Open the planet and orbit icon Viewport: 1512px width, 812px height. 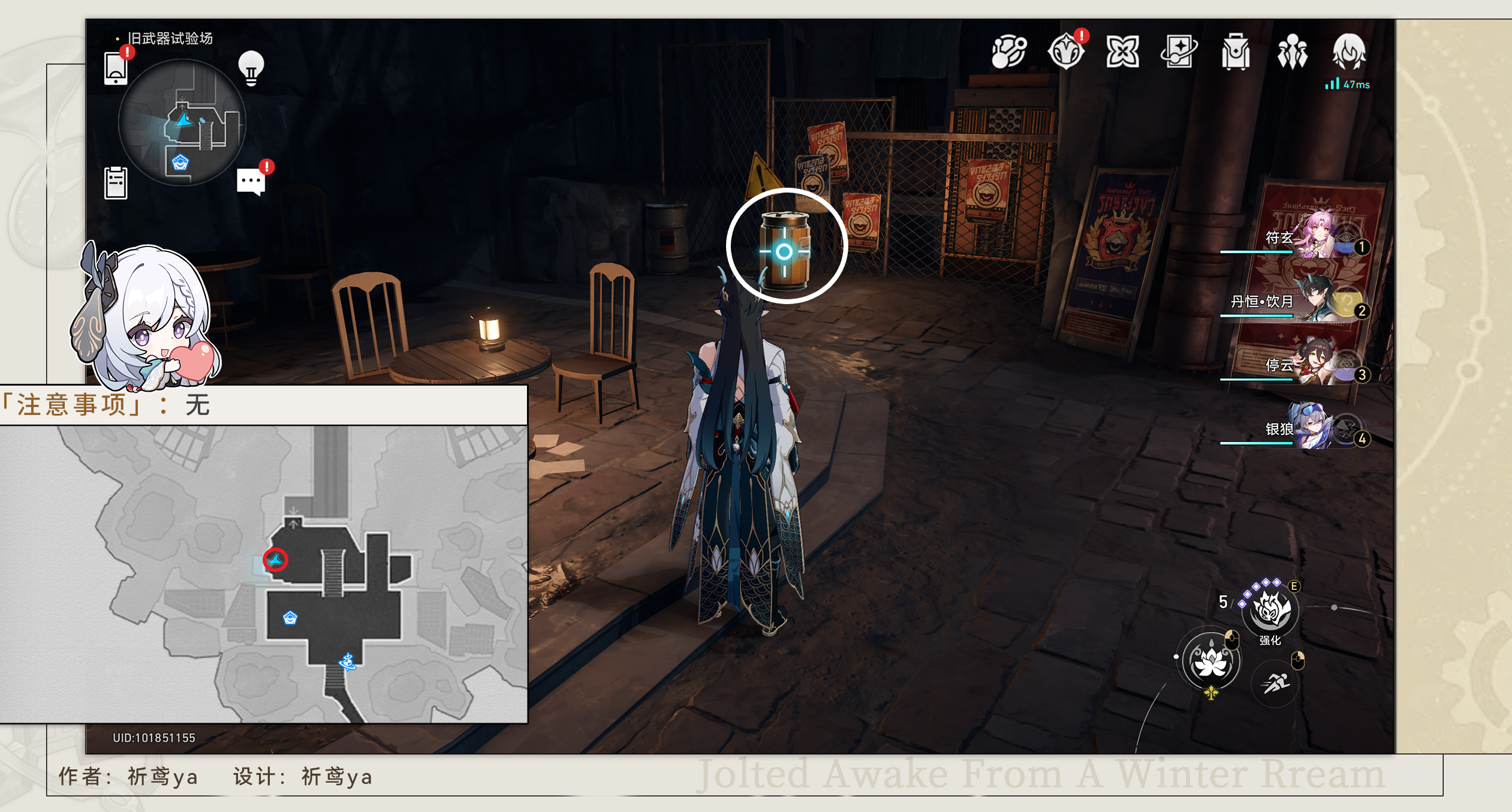tap(1009, 52)
